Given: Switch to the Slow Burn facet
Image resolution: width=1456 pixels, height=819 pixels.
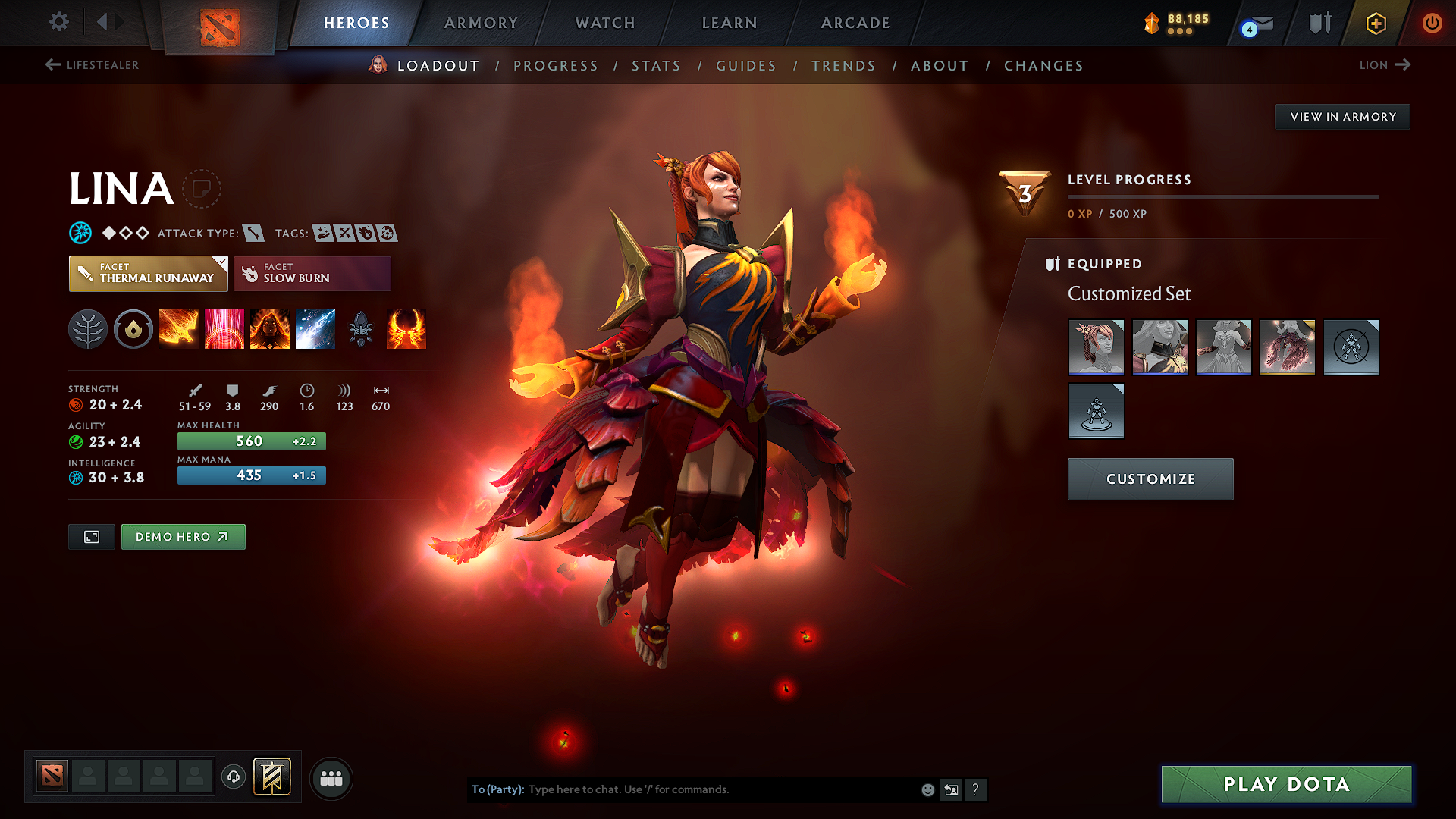Looking at the screenshot, I should tap(312, 273).
